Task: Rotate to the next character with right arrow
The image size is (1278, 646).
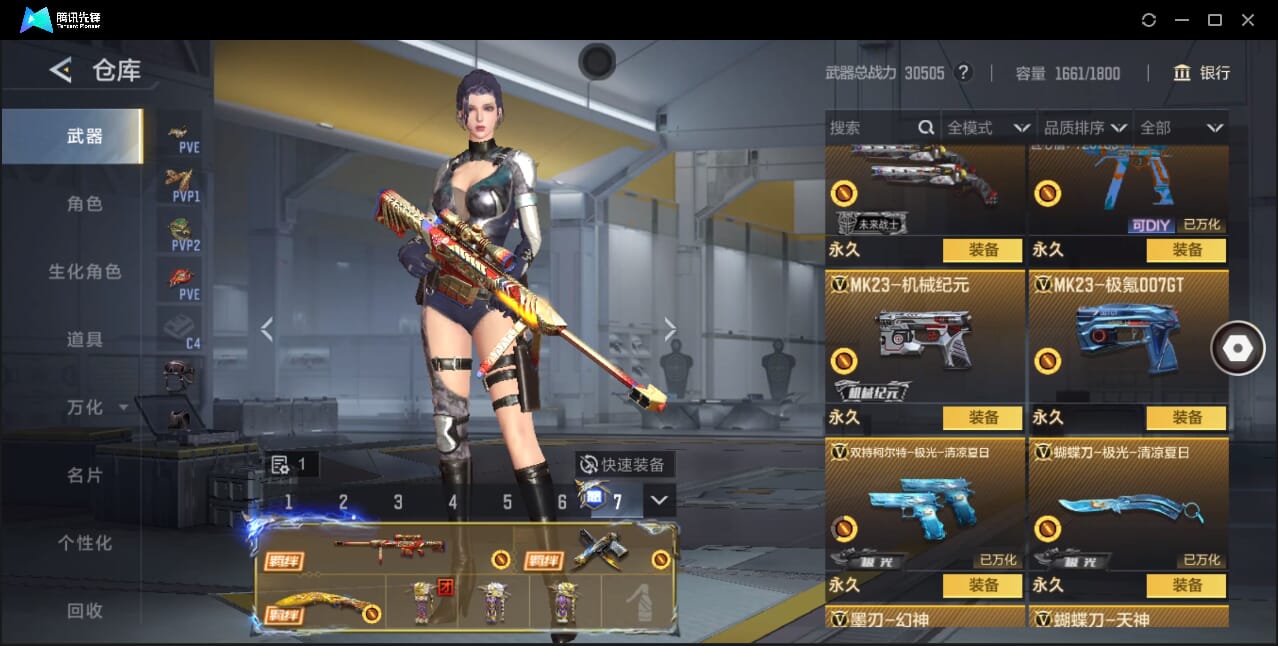Action: 670,329
